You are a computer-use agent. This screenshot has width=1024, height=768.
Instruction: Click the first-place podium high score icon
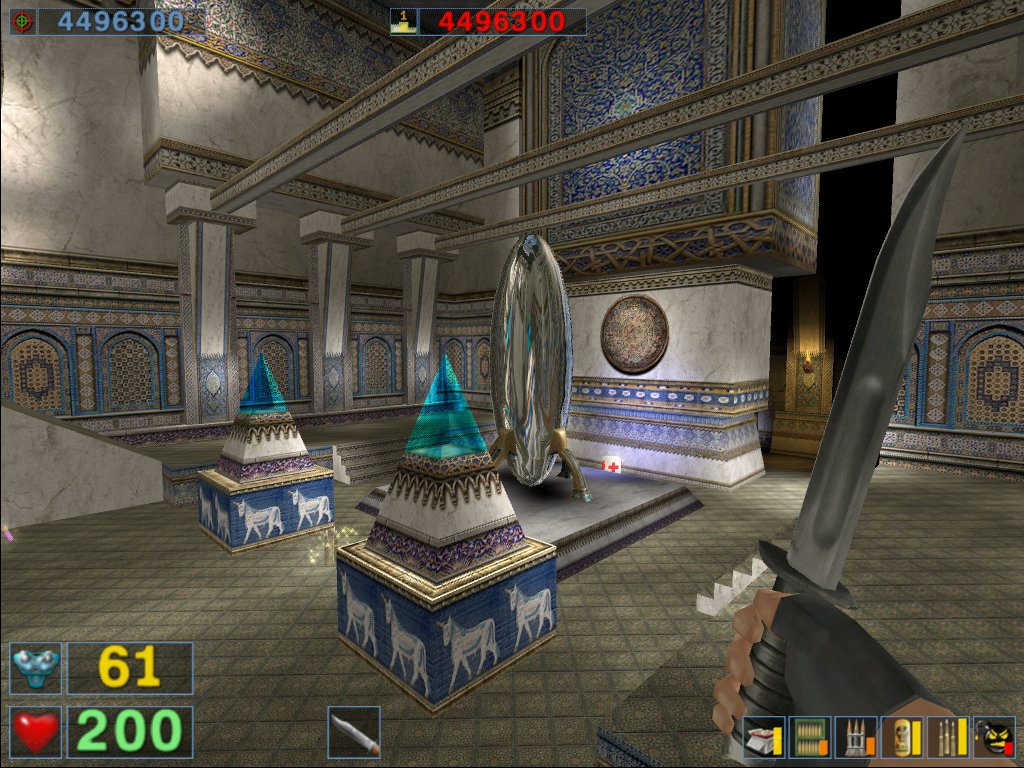coord(403,21)
